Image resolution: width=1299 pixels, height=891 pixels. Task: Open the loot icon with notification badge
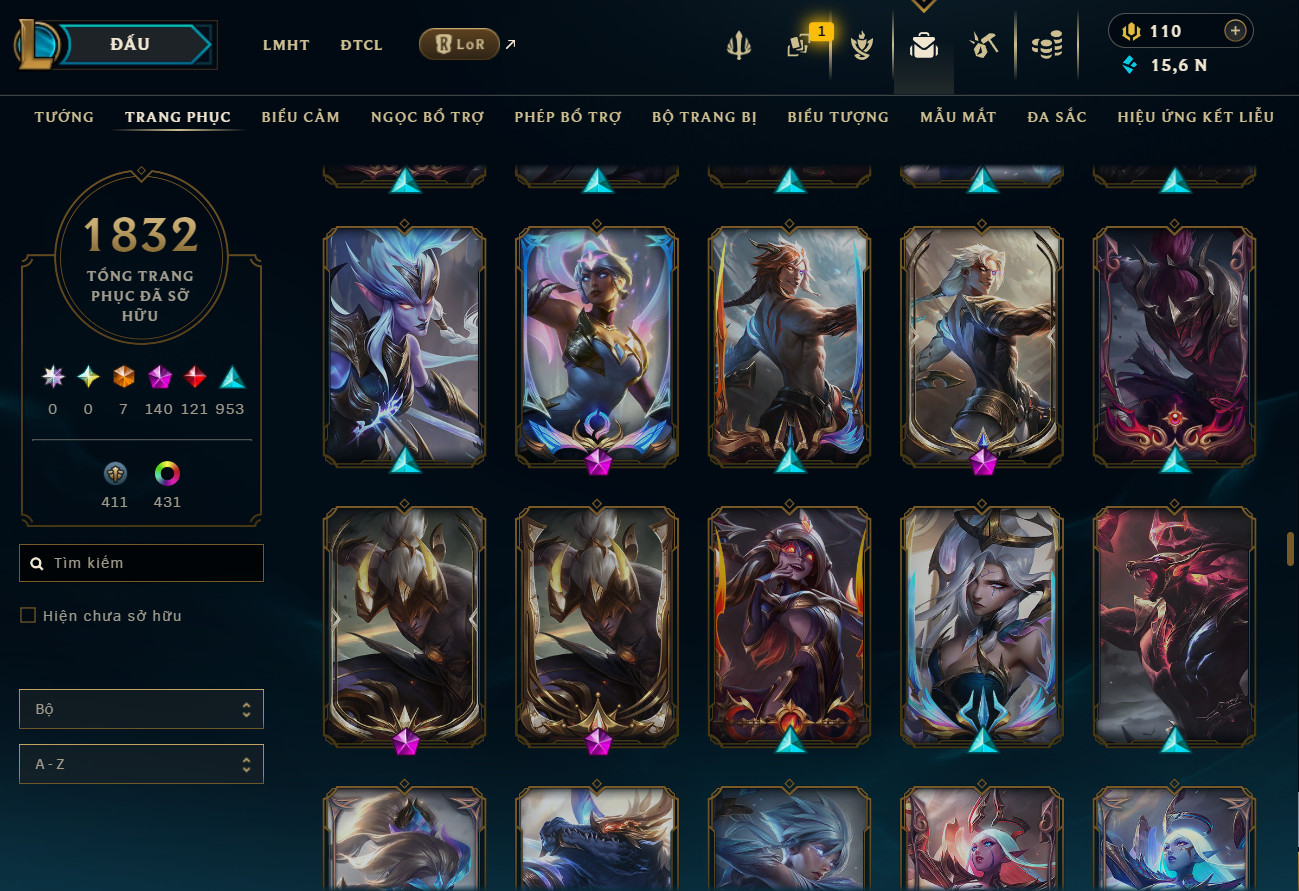pyautogui.click(x=799, y=45)
